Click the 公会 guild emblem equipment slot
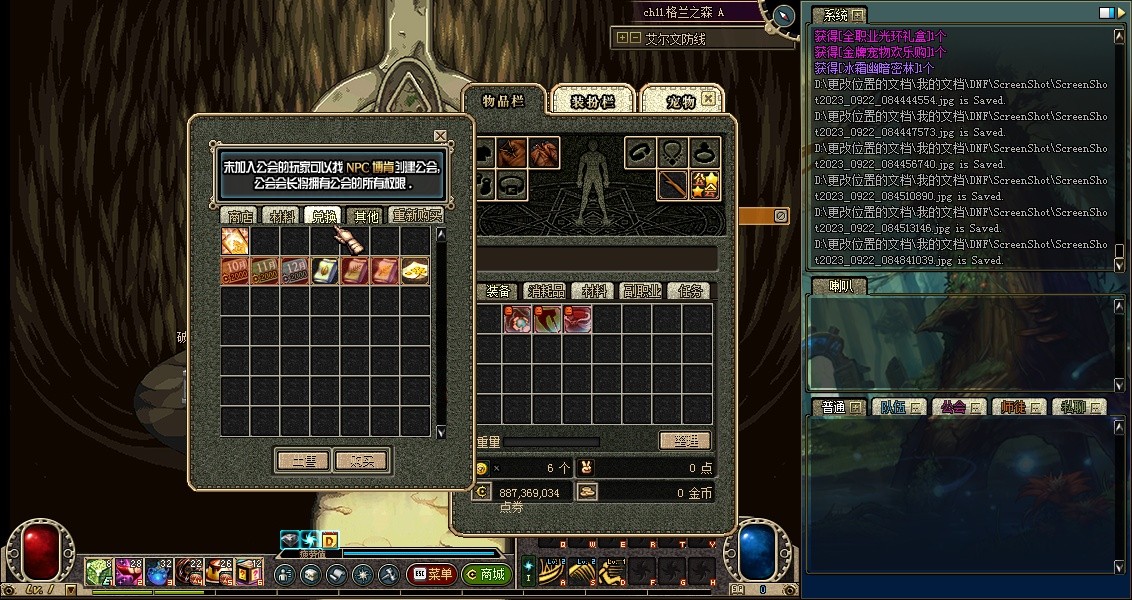 pos(705,185)
